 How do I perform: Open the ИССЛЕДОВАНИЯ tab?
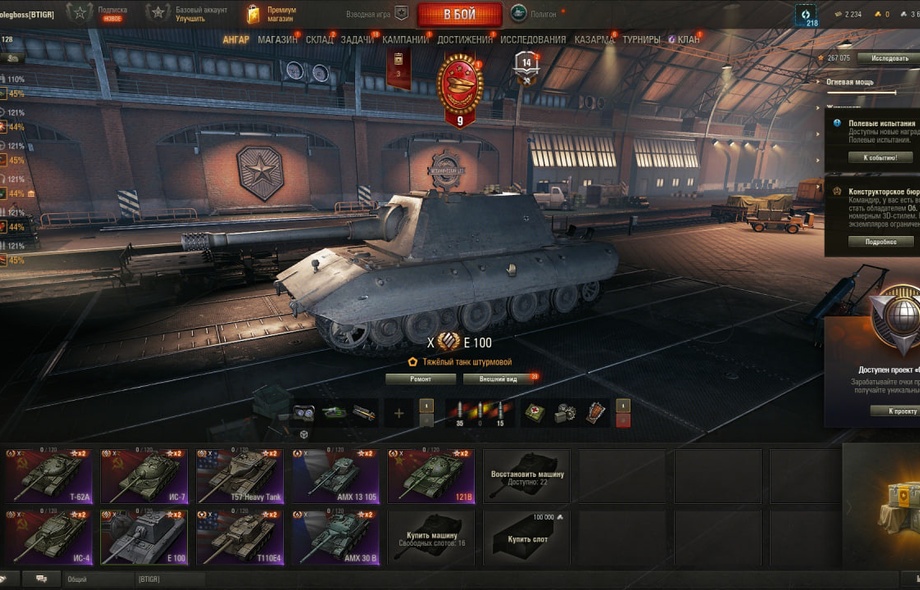[x=533, y=40]
